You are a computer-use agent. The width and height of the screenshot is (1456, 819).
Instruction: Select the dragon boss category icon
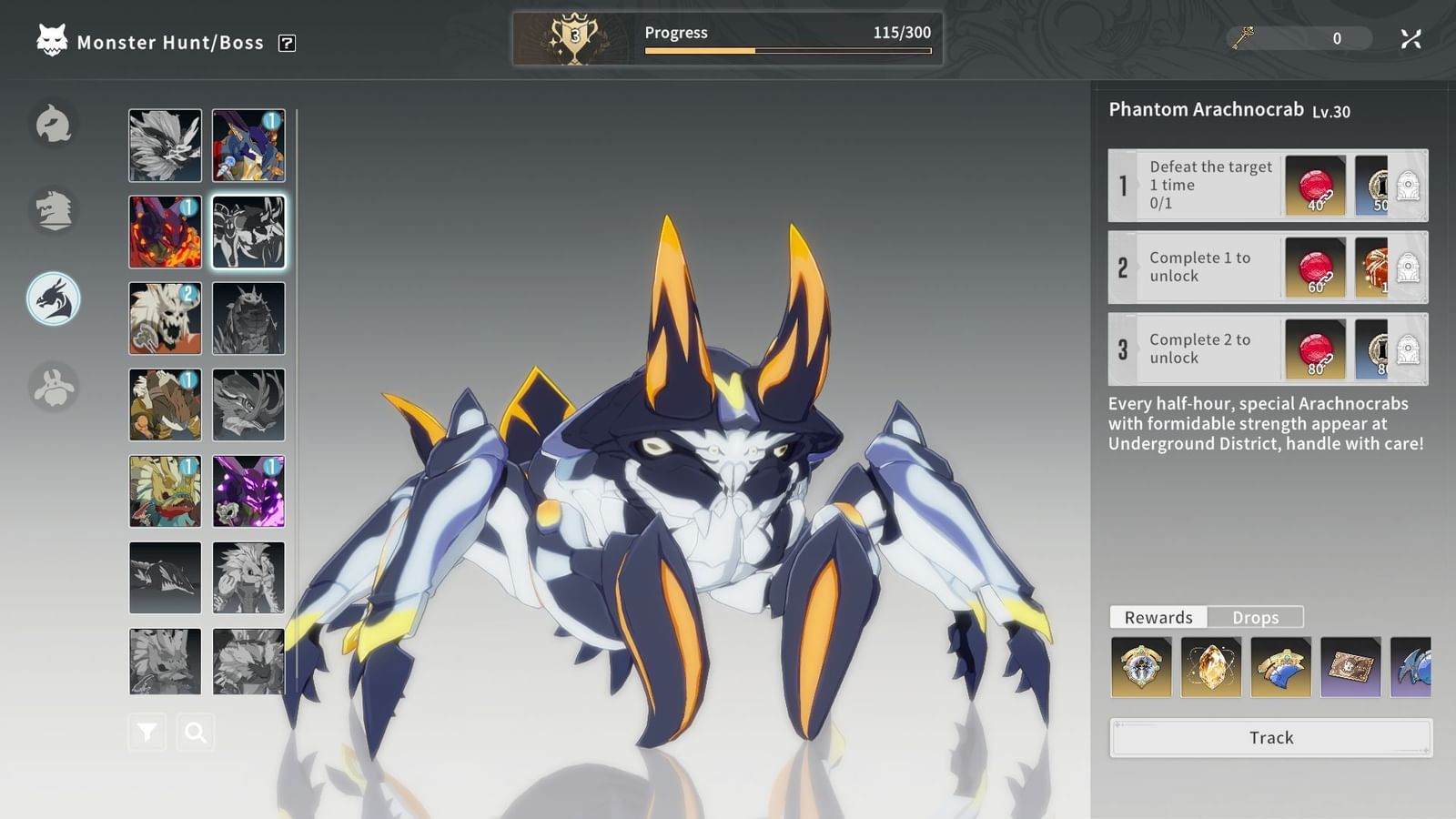point(54,298)
